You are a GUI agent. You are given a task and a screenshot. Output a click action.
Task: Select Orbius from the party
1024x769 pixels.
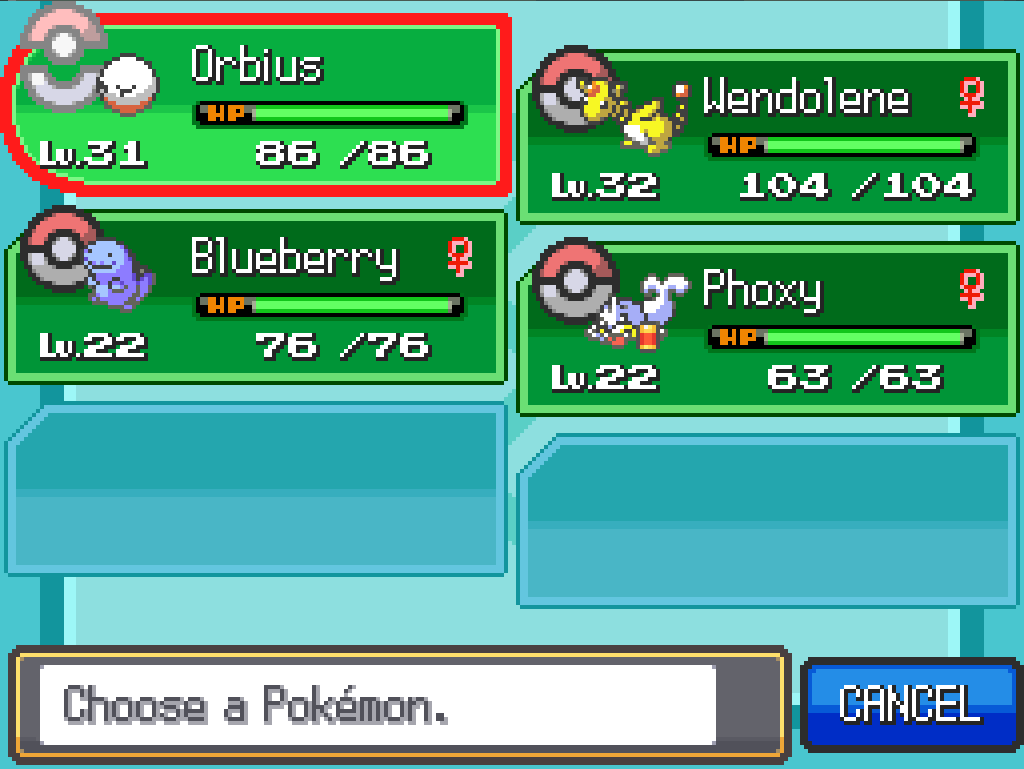tap(258, 105)
